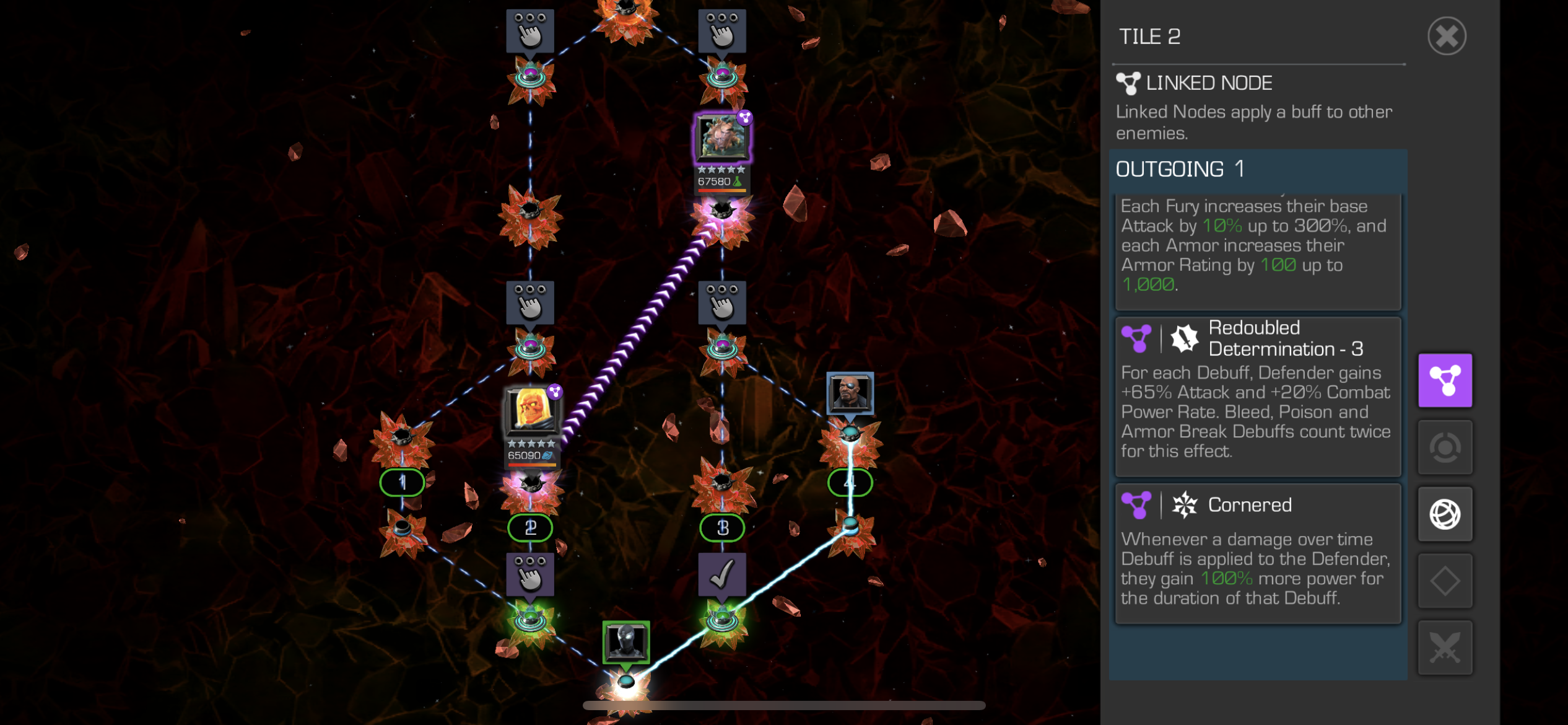Switch to the globe icon tab
1568x725 pixels.
click(1445, 514)
